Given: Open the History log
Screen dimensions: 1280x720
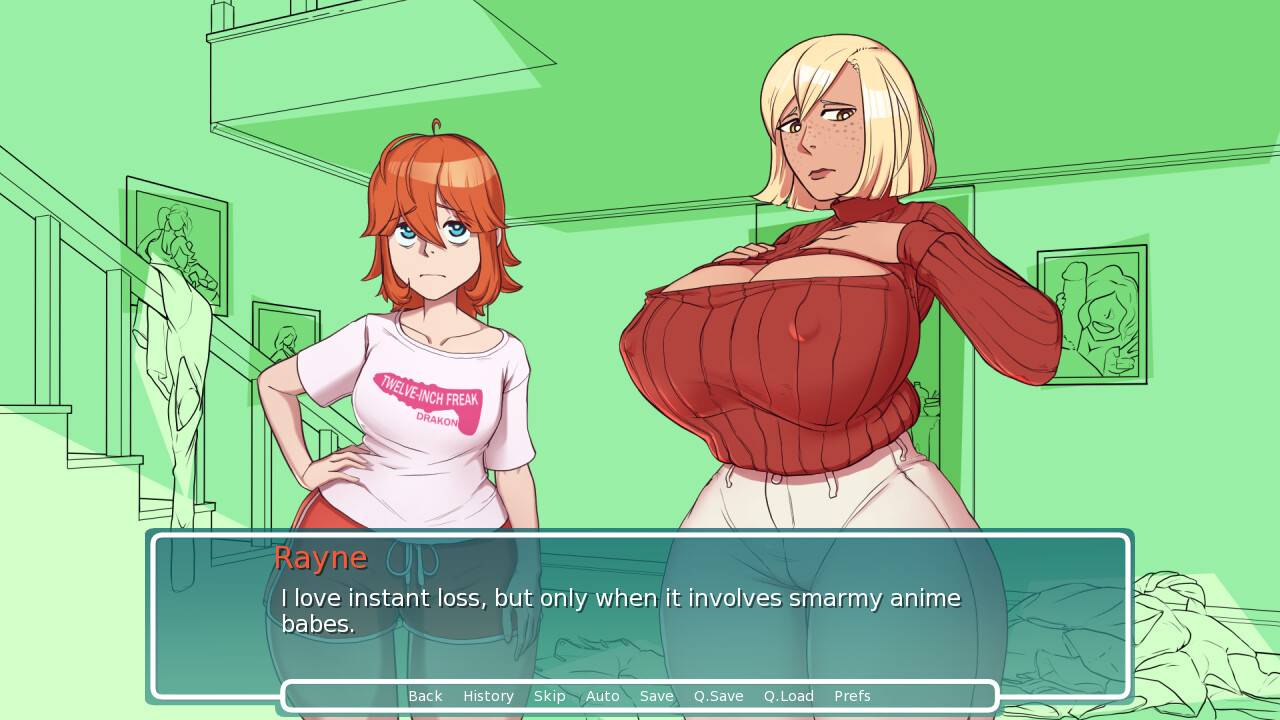Looking at the screenshot, I should pyautogui.click(x=488, y=696).
